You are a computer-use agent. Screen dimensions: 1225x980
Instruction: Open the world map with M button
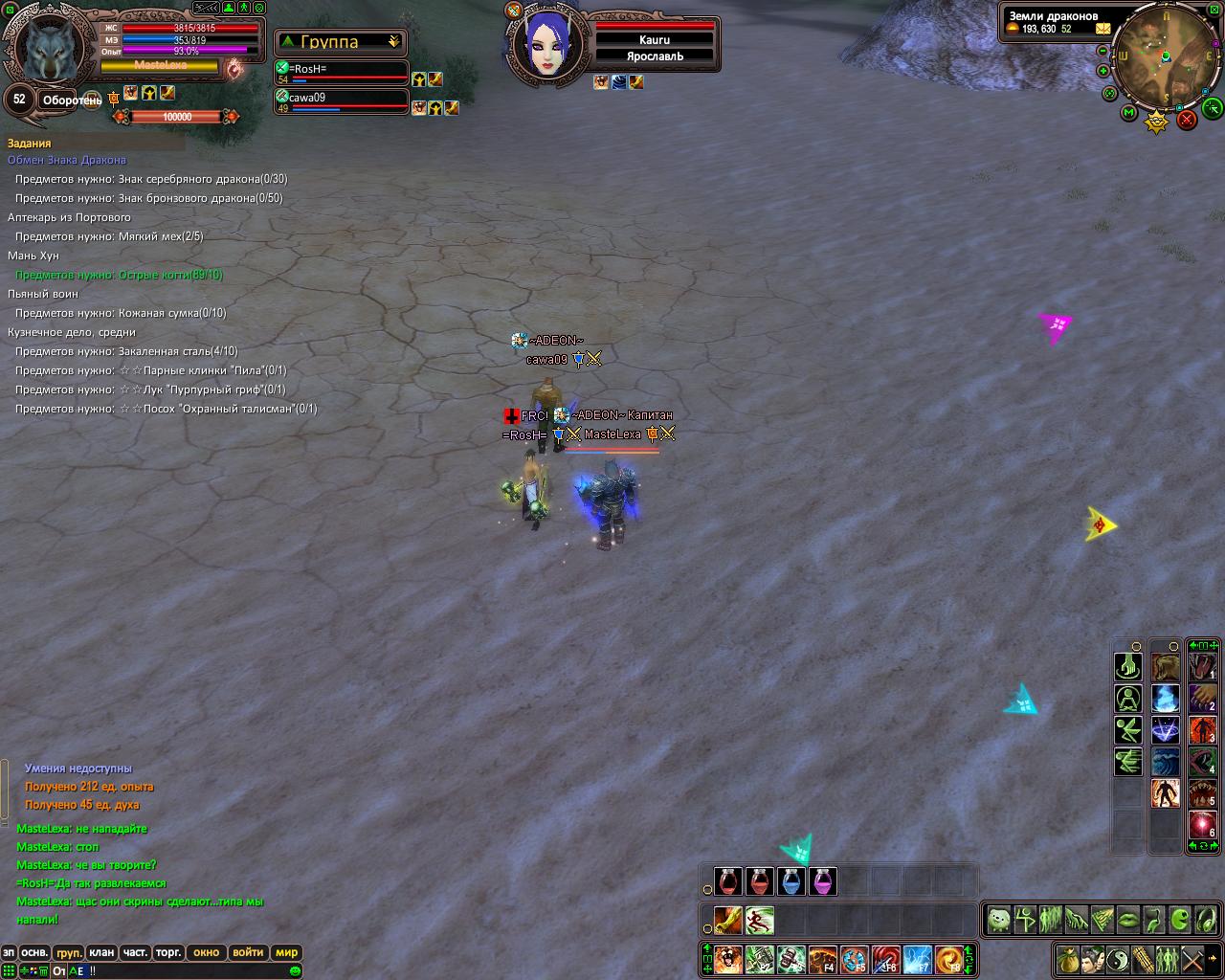1129,113
